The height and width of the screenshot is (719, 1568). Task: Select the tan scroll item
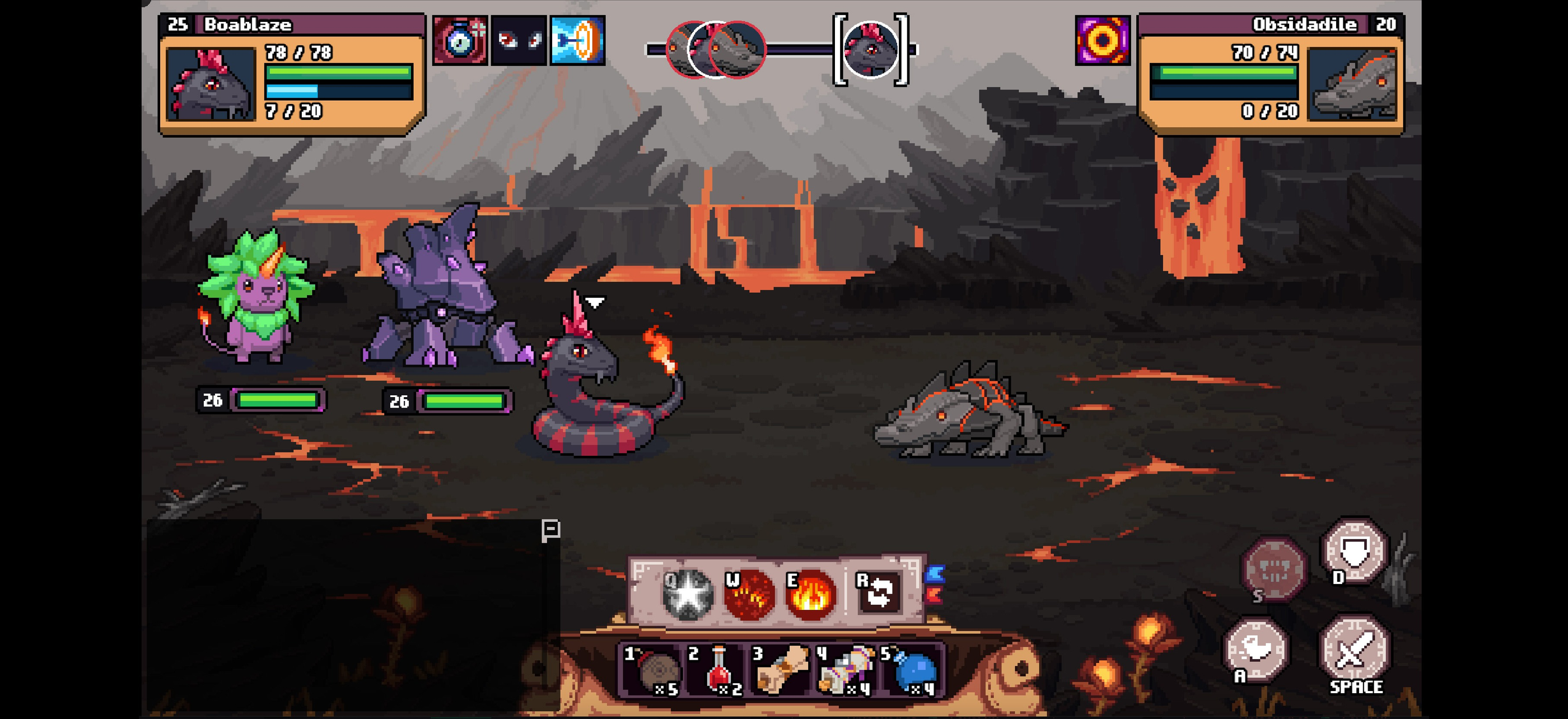coord(780,670)
